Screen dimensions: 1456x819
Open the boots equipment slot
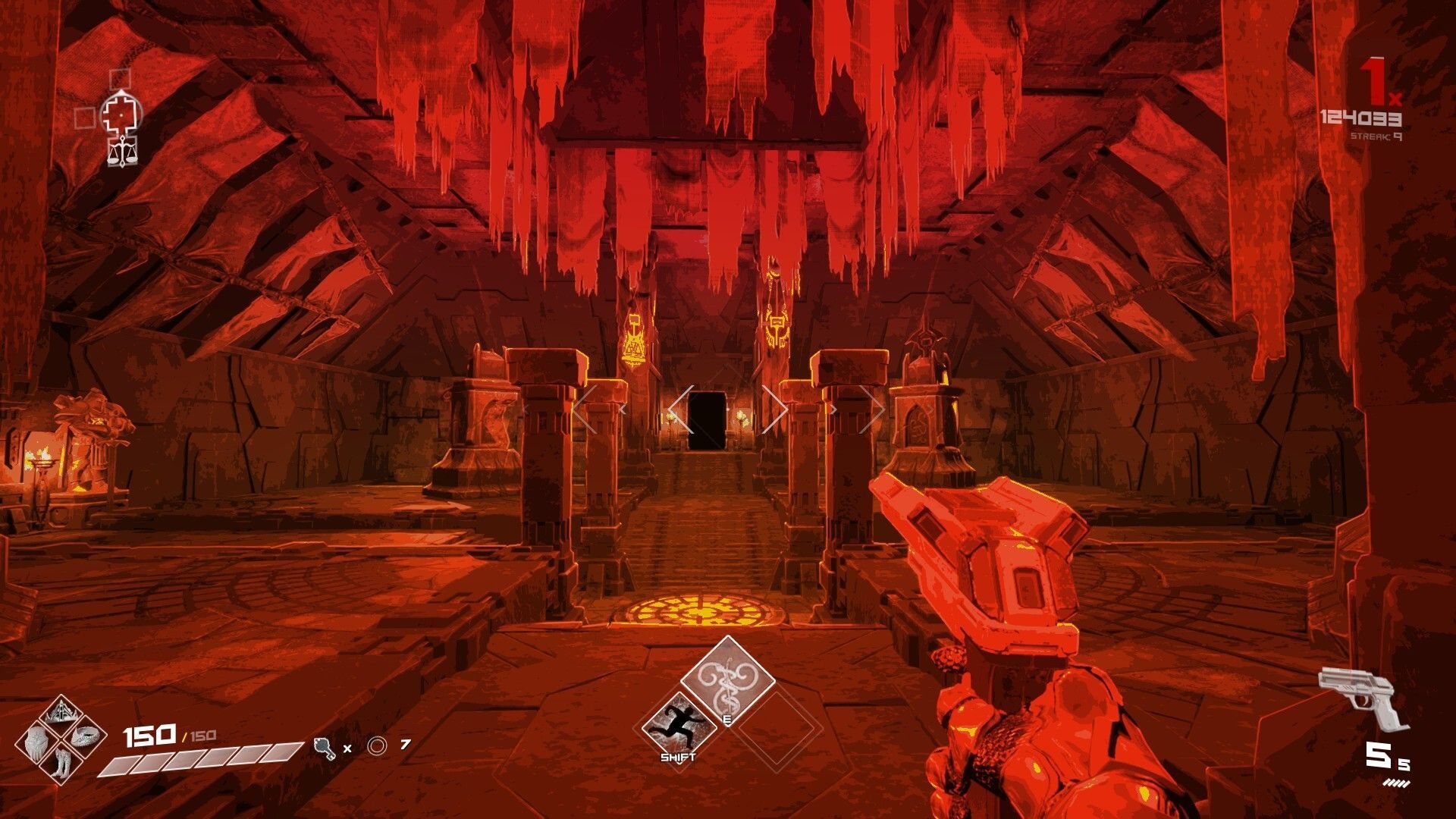point(61,762)
